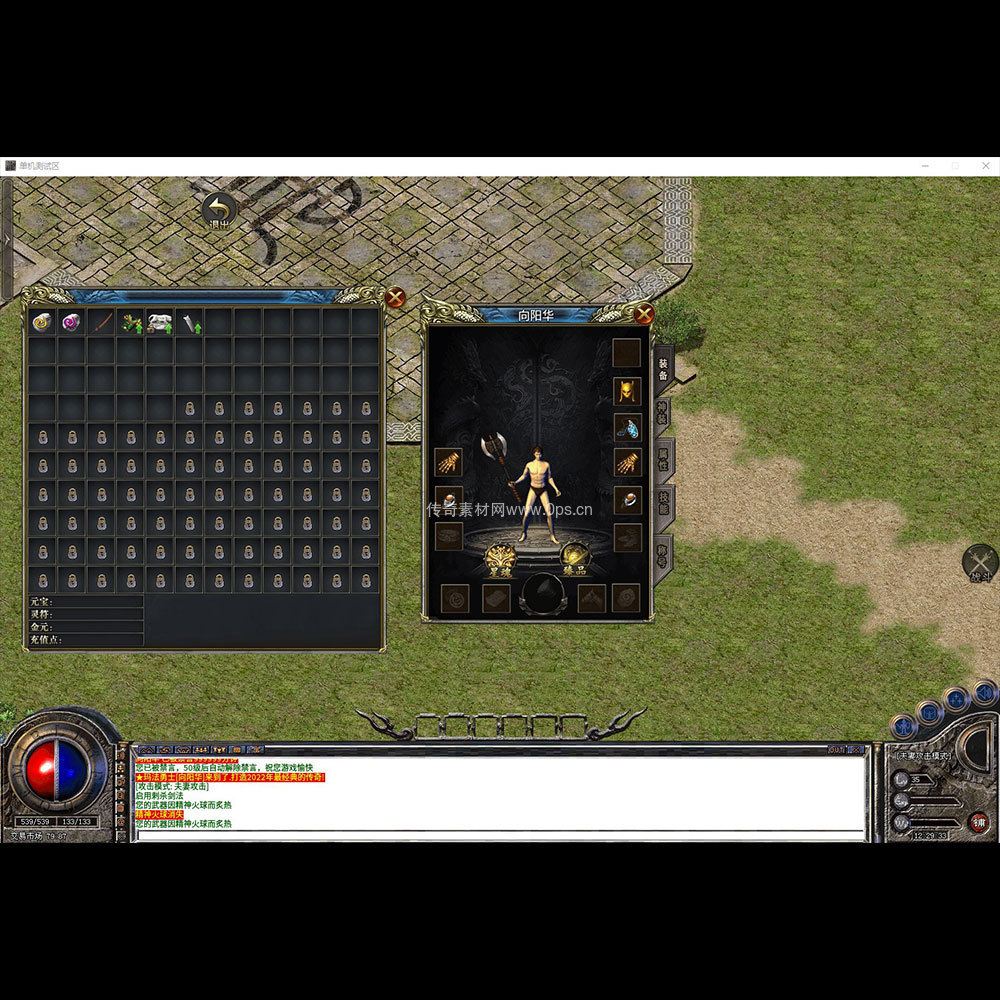
Task: Open the 星魂 star soul button
Action: 500,561
